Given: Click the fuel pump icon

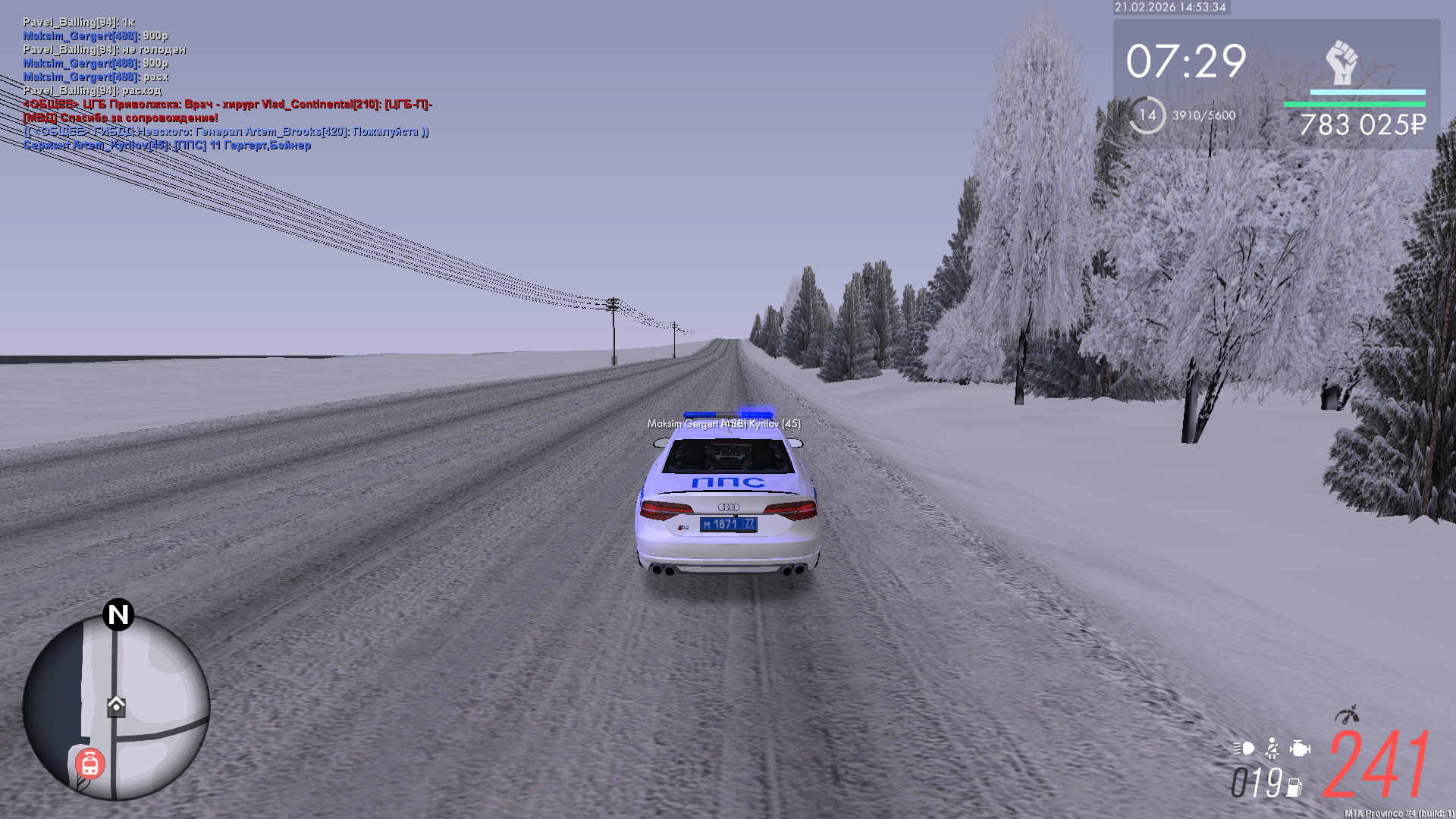Looking at the screenshot, I should pos(1294,787).
